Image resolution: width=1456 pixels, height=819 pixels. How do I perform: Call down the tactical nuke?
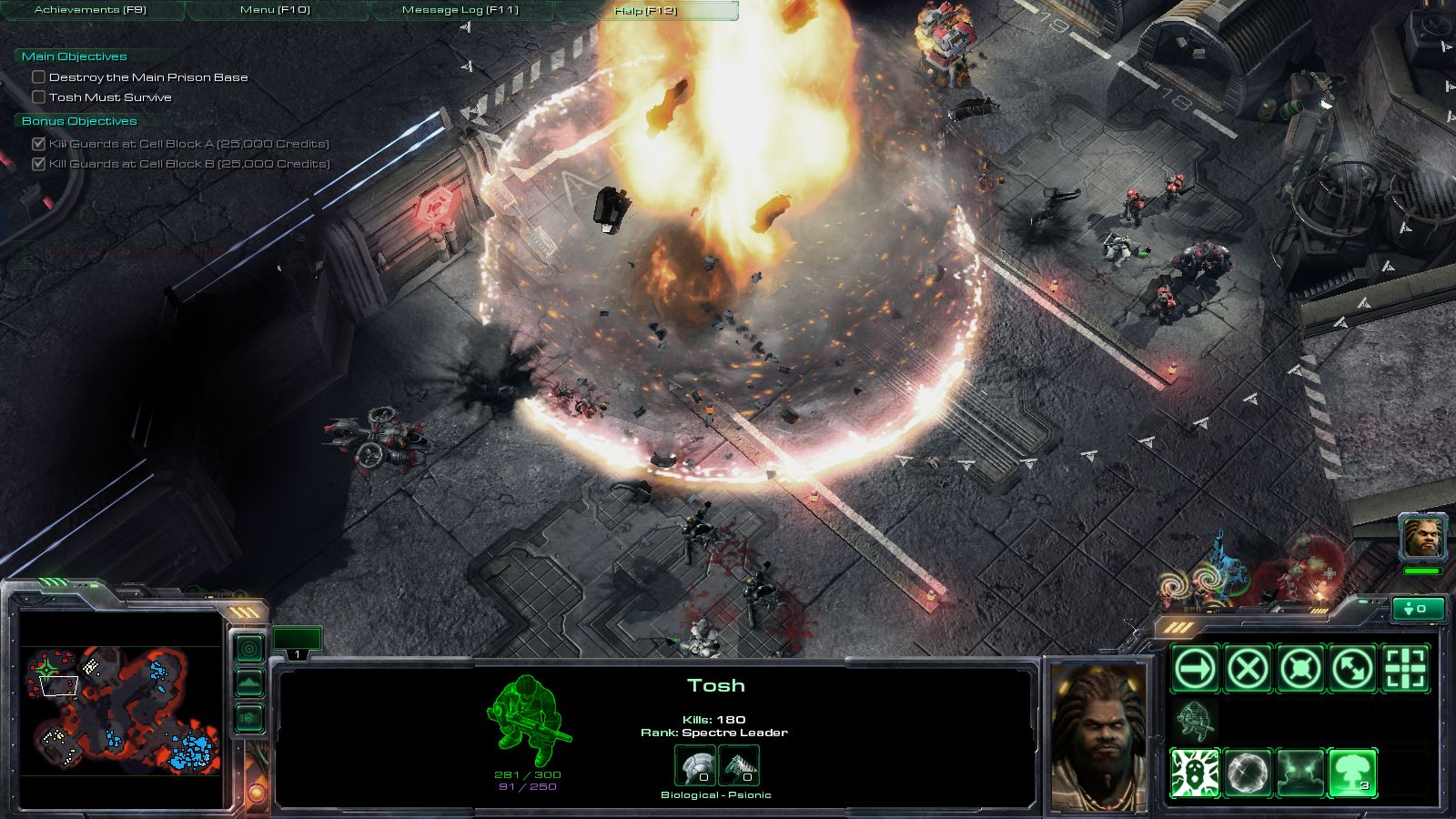click(1353, 773)
